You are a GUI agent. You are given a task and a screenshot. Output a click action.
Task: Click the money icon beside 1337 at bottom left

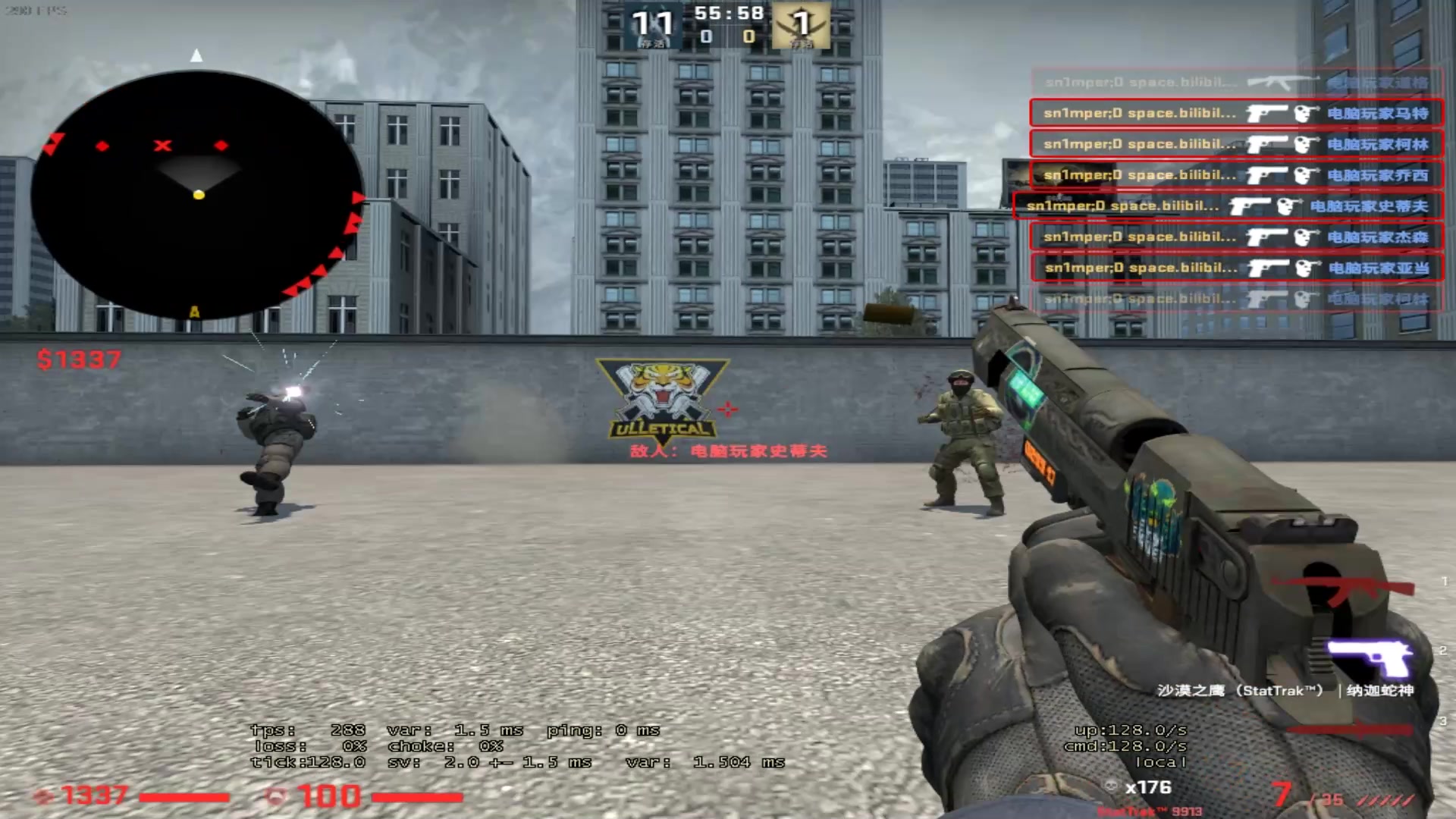42,795
